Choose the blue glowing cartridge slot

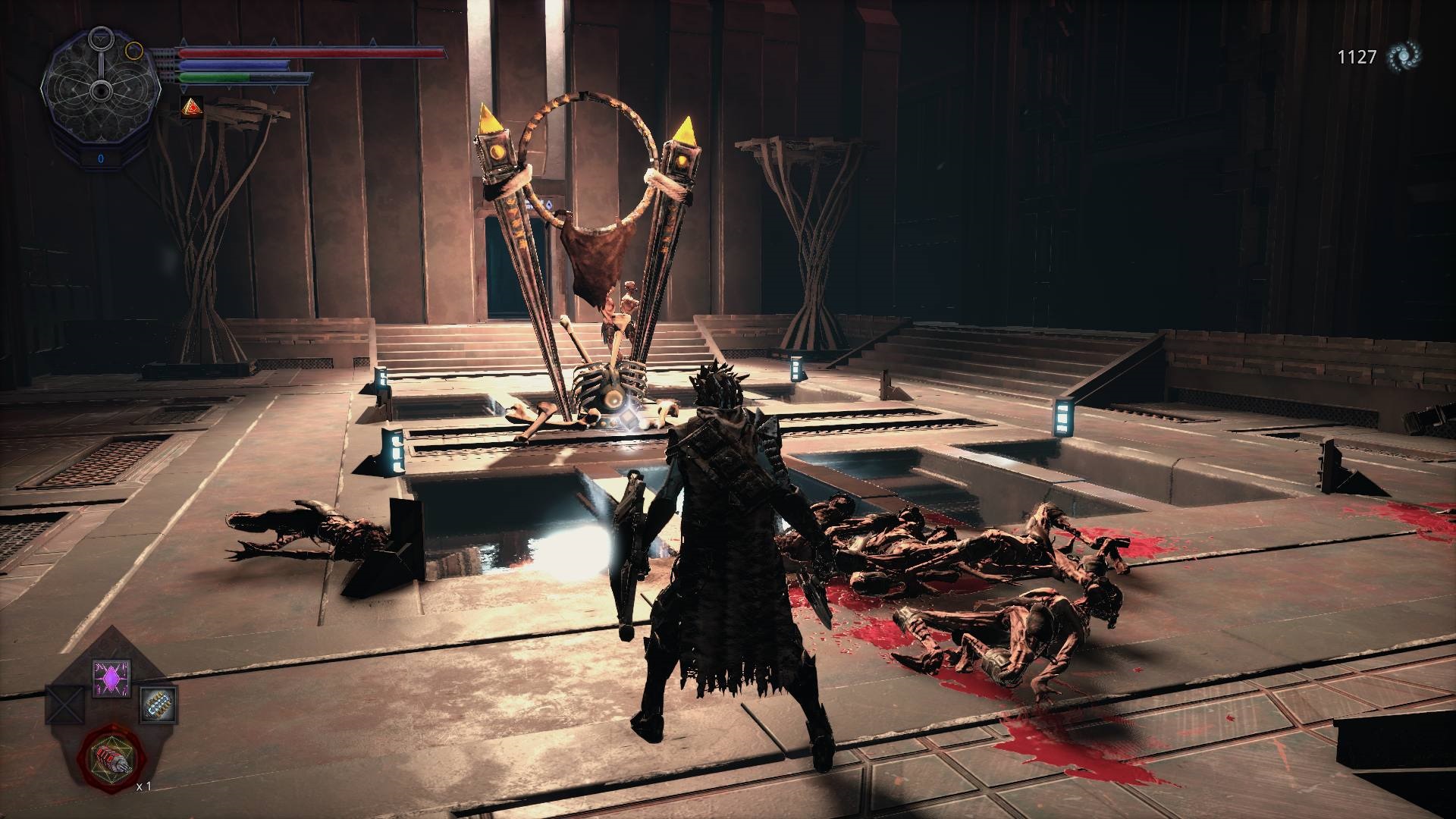159,704
